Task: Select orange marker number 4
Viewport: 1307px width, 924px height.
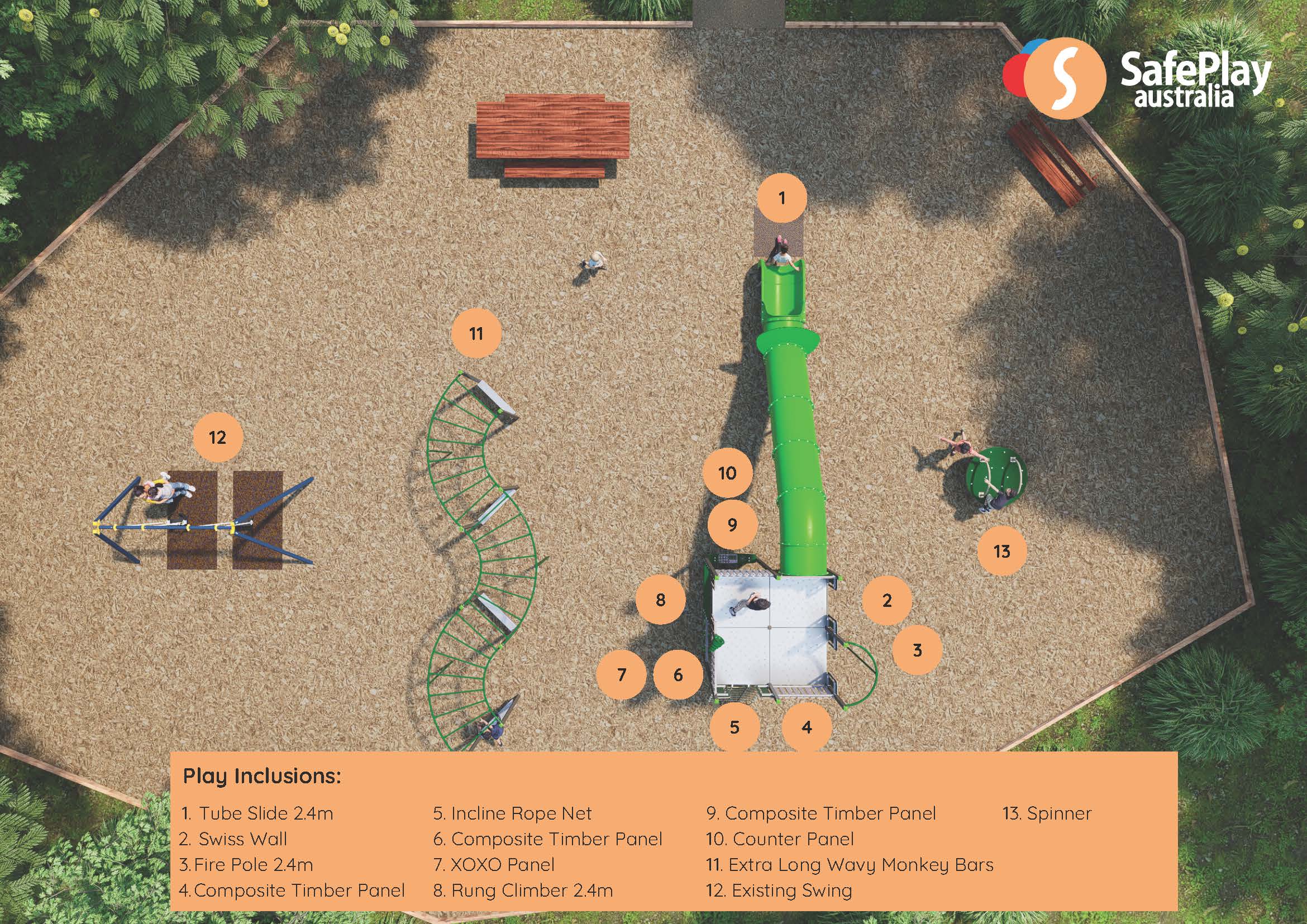Action: click(x=806, y=726)
